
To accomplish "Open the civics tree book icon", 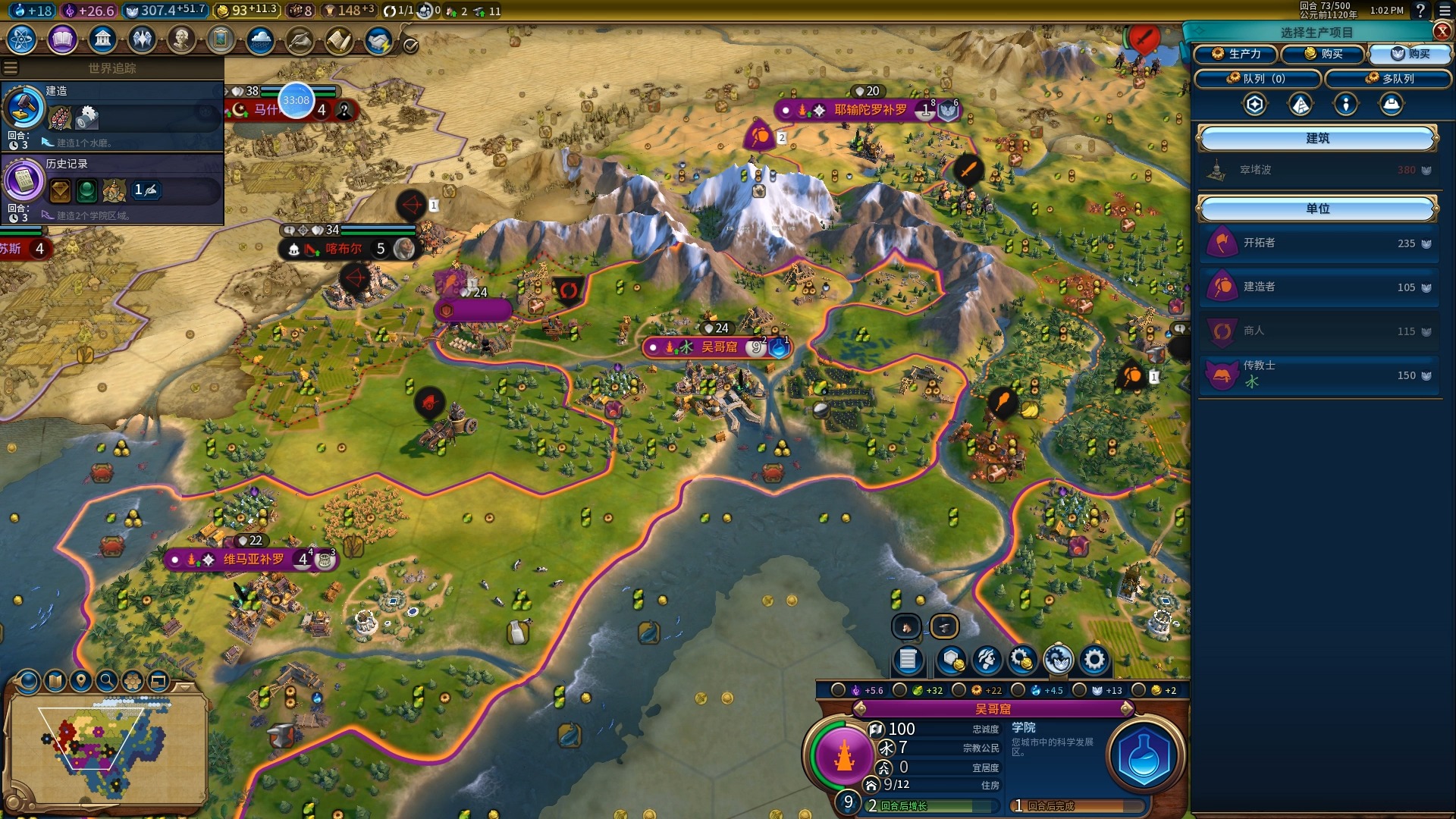I will [x=62, y=39].
